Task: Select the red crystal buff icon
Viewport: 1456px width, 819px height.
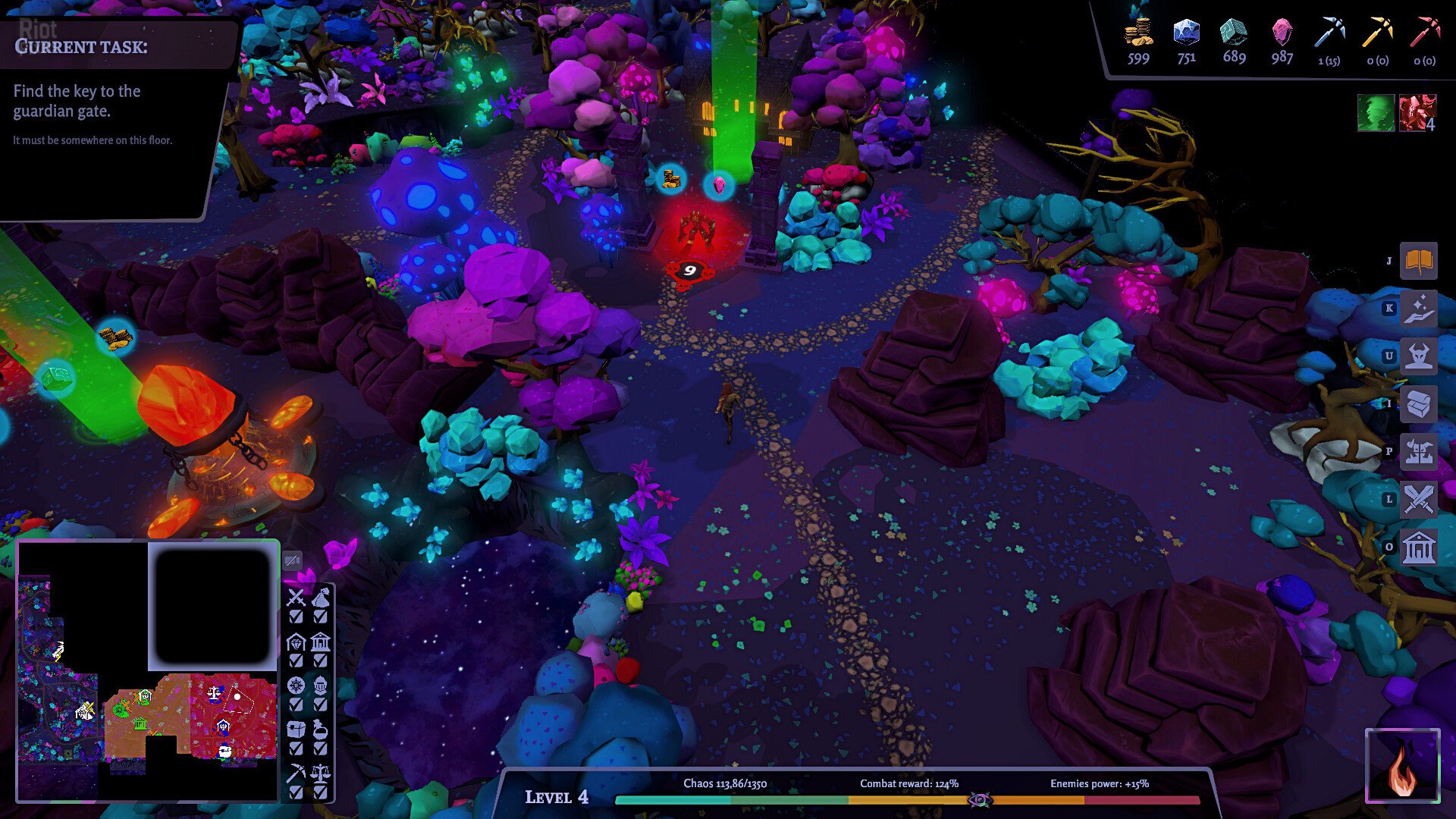Action: pyautogui.click(x=1417, y=113)
